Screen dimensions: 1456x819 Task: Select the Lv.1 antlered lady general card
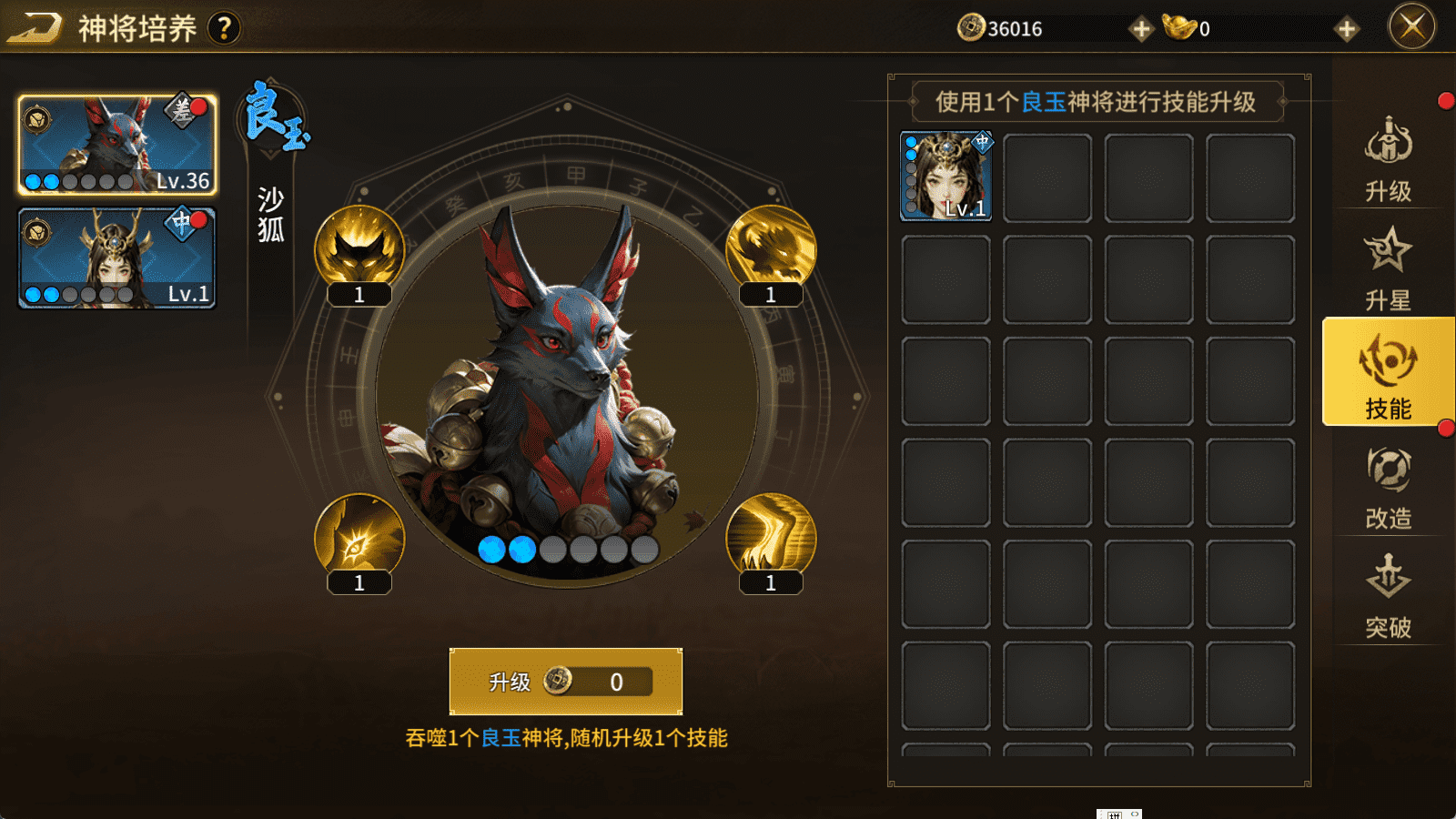(x=117, y=258)
